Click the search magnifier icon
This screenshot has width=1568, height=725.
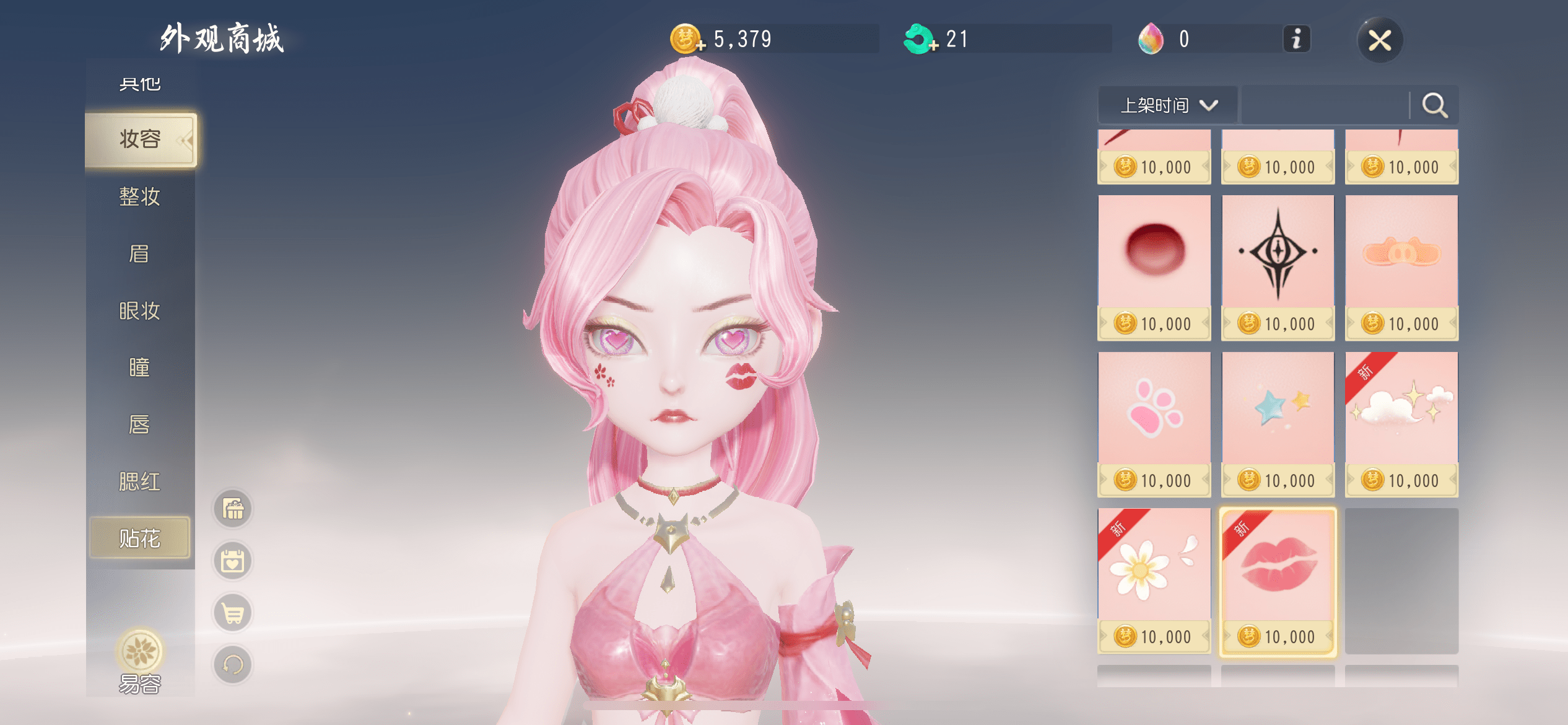click(1434, 105)
